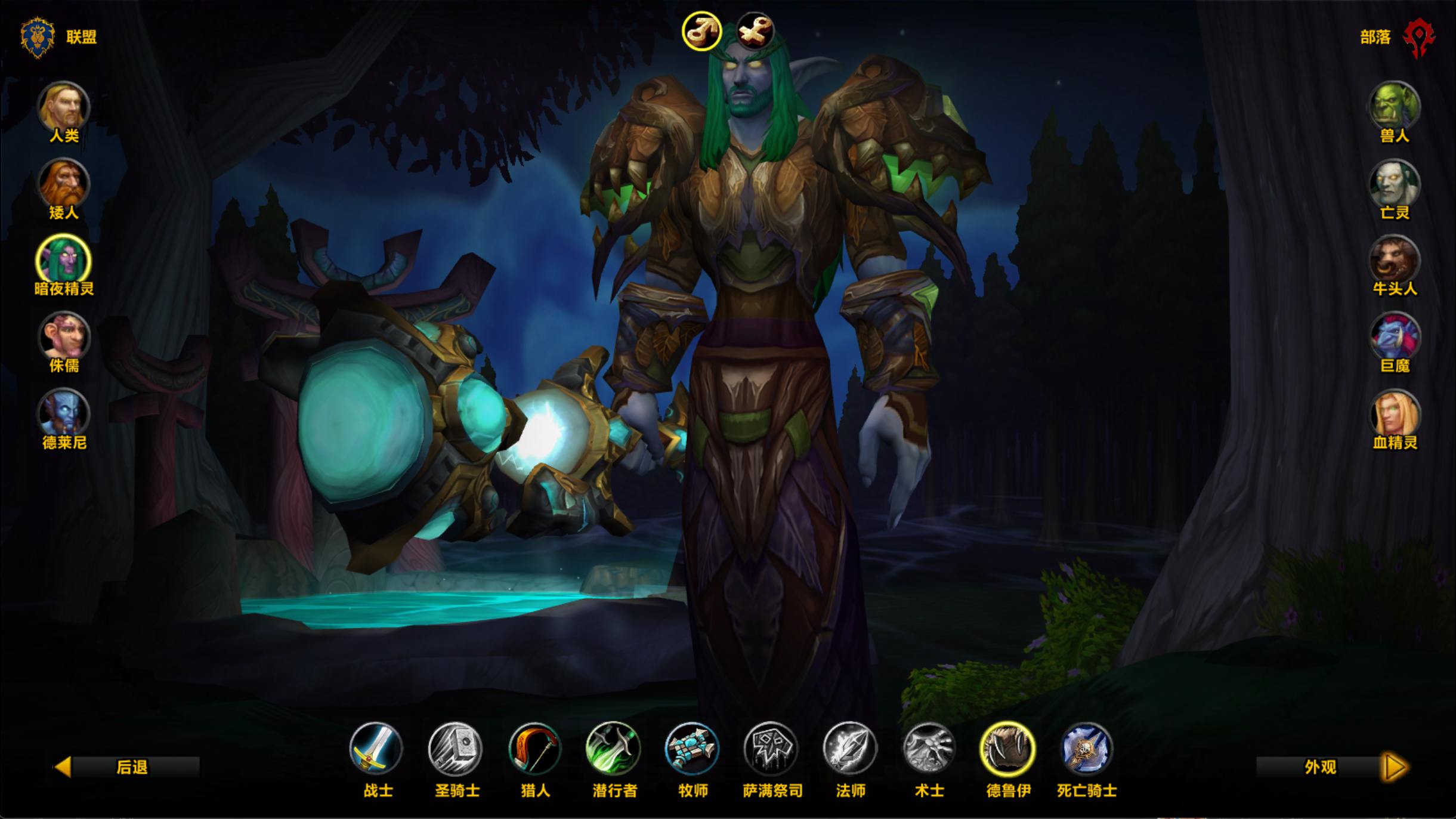Choose the Warrior class (战士)
This screenshot has width=1456, height=819.
pos(376,748)
